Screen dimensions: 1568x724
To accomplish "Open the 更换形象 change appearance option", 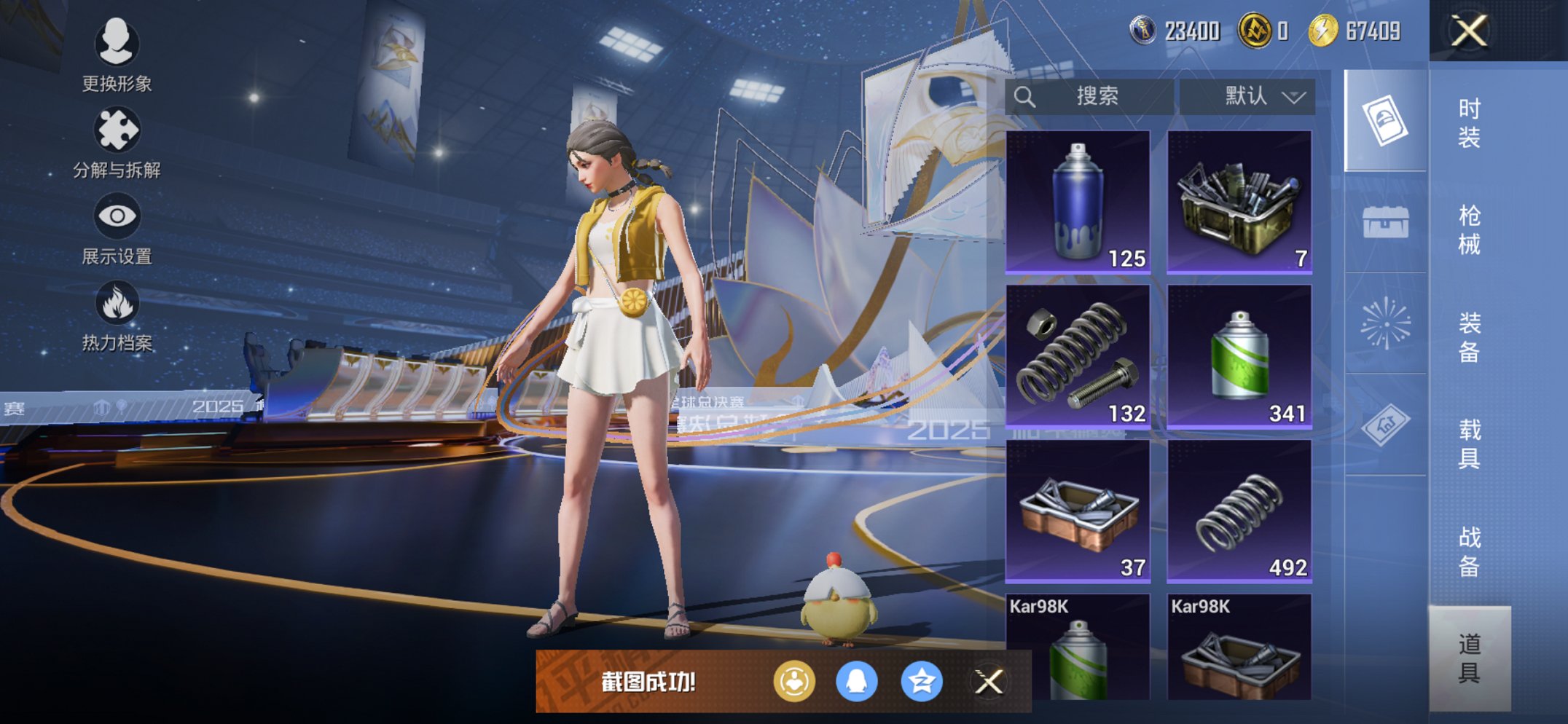I will 117,55.
